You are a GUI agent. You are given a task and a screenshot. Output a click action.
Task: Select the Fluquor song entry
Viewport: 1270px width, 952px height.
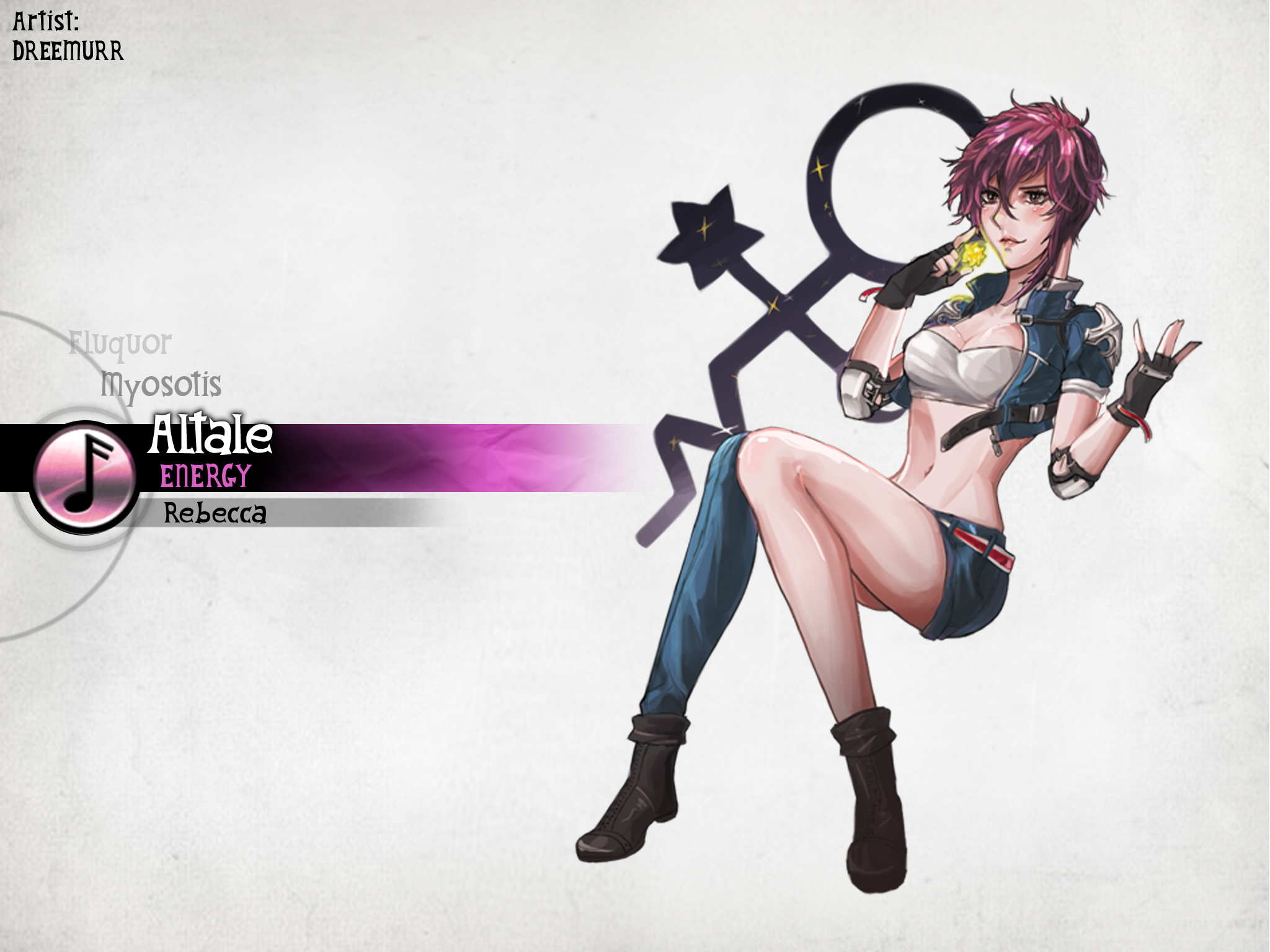[x=120, y=345]
